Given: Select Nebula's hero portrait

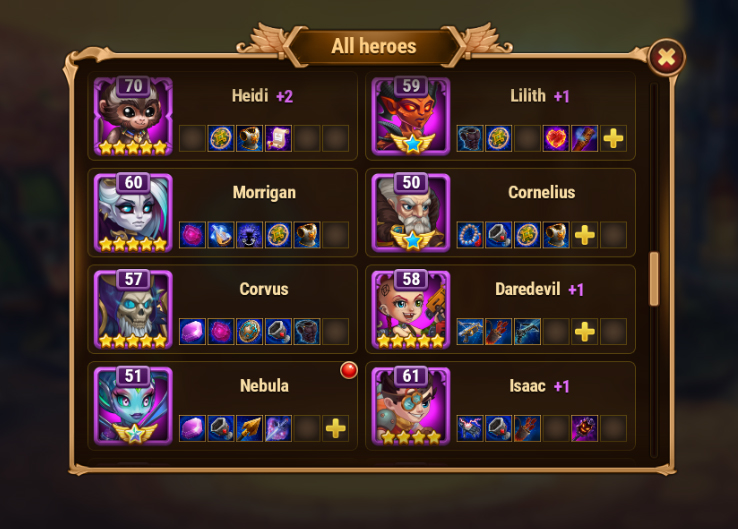Looking at the screenshot, I should point(133,407).
